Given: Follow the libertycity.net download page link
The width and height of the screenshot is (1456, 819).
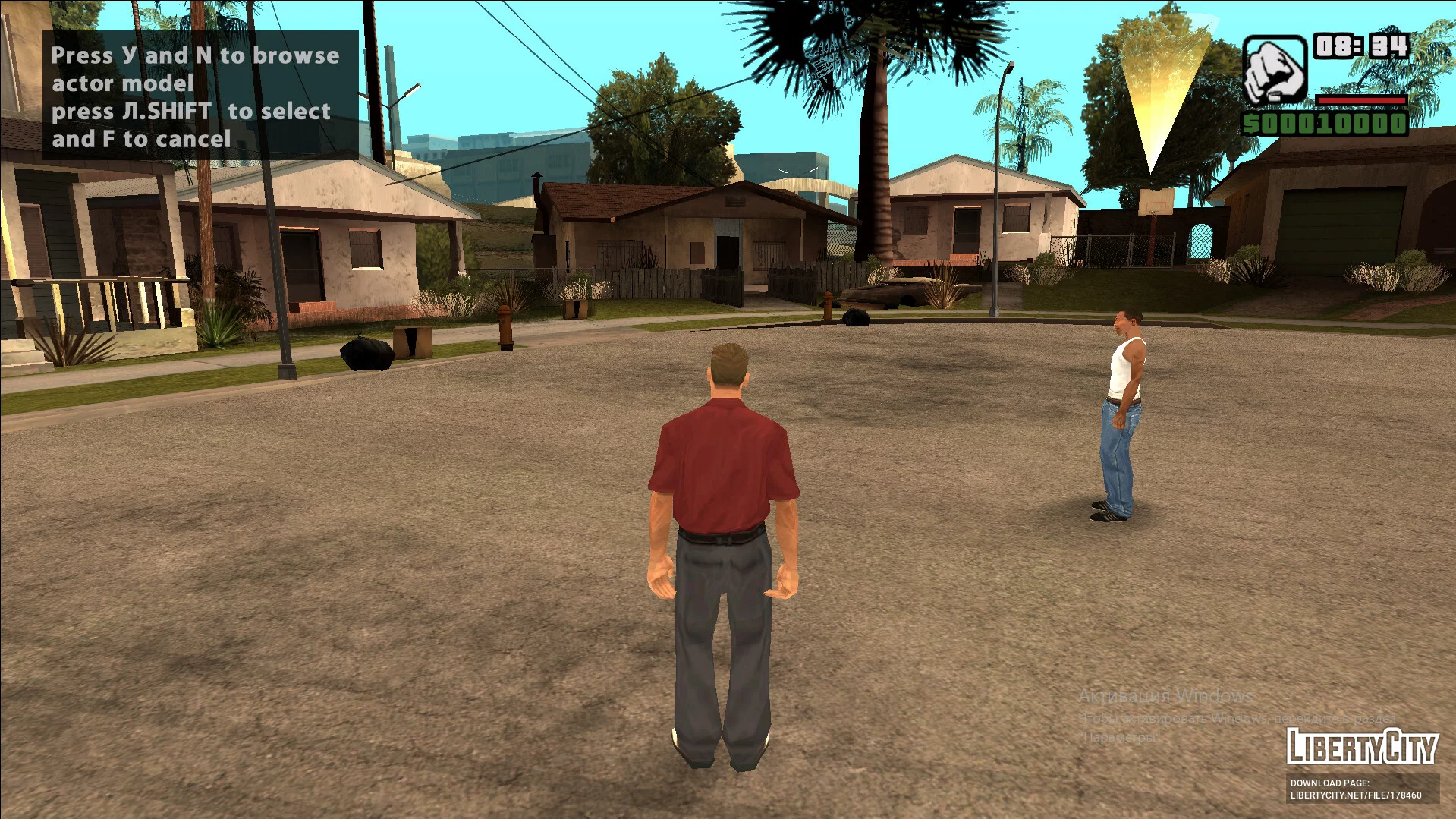Looking at the screenshot, I should (x=1356, y=795).
